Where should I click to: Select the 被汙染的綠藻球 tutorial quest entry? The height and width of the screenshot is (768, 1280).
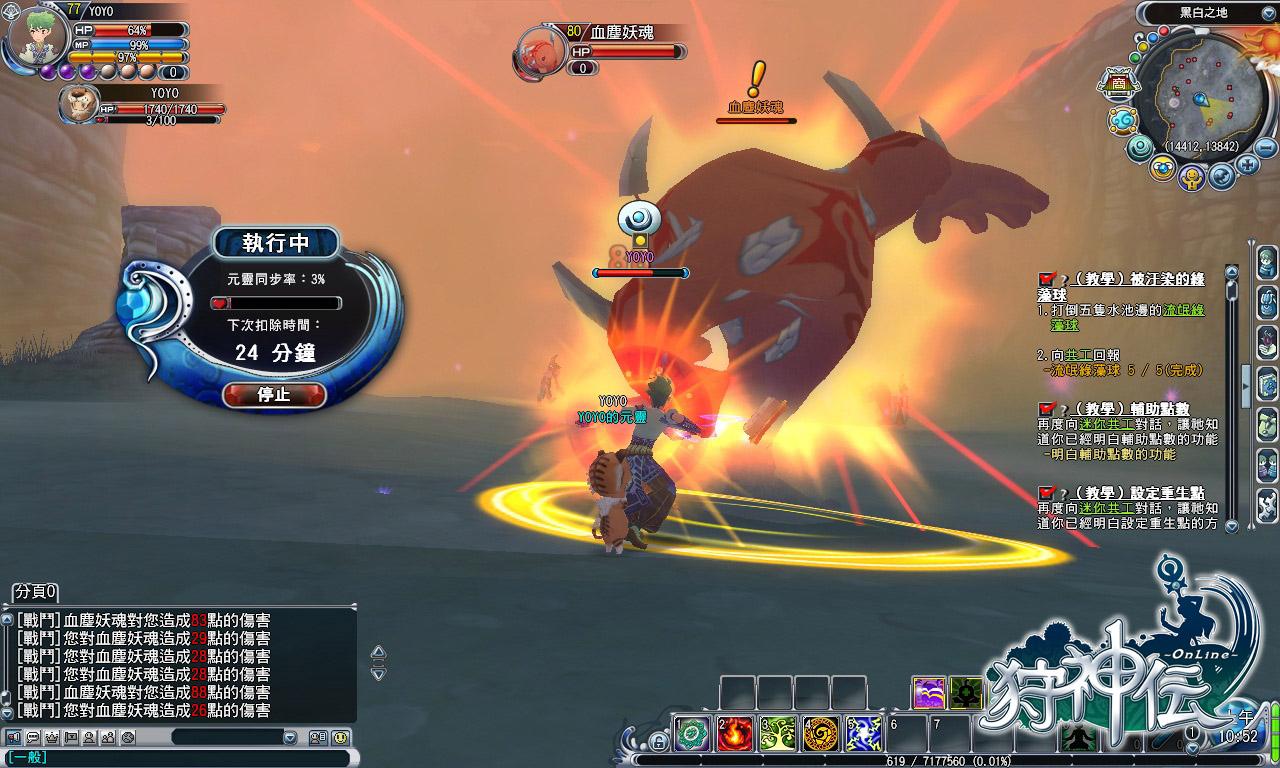(1120, 286)
